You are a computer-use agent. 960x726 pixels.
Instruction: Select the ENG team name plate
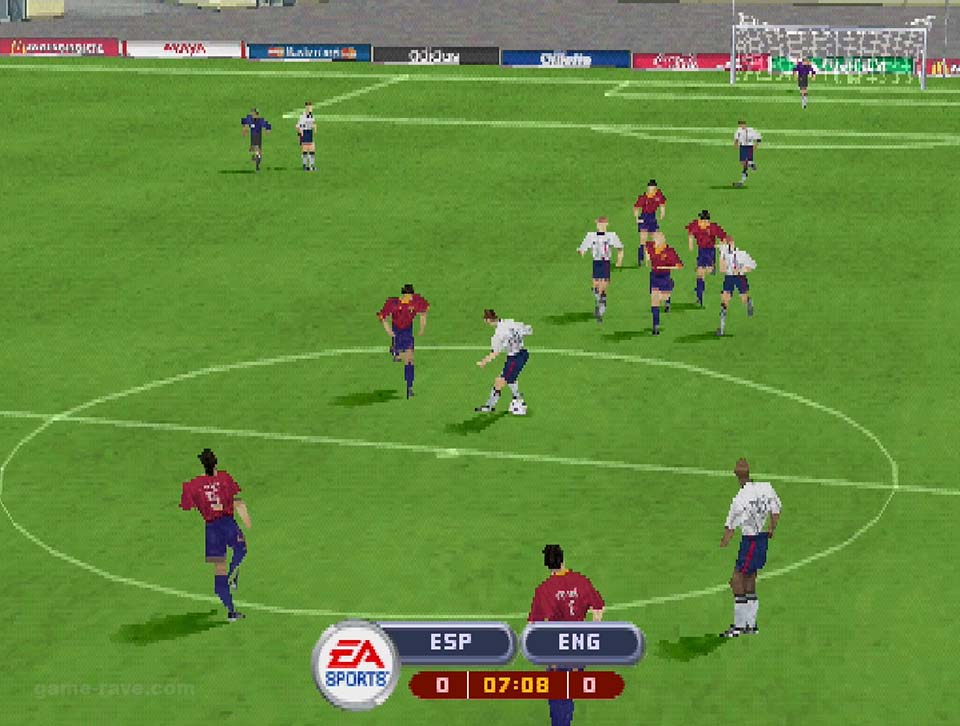(582, 643)
